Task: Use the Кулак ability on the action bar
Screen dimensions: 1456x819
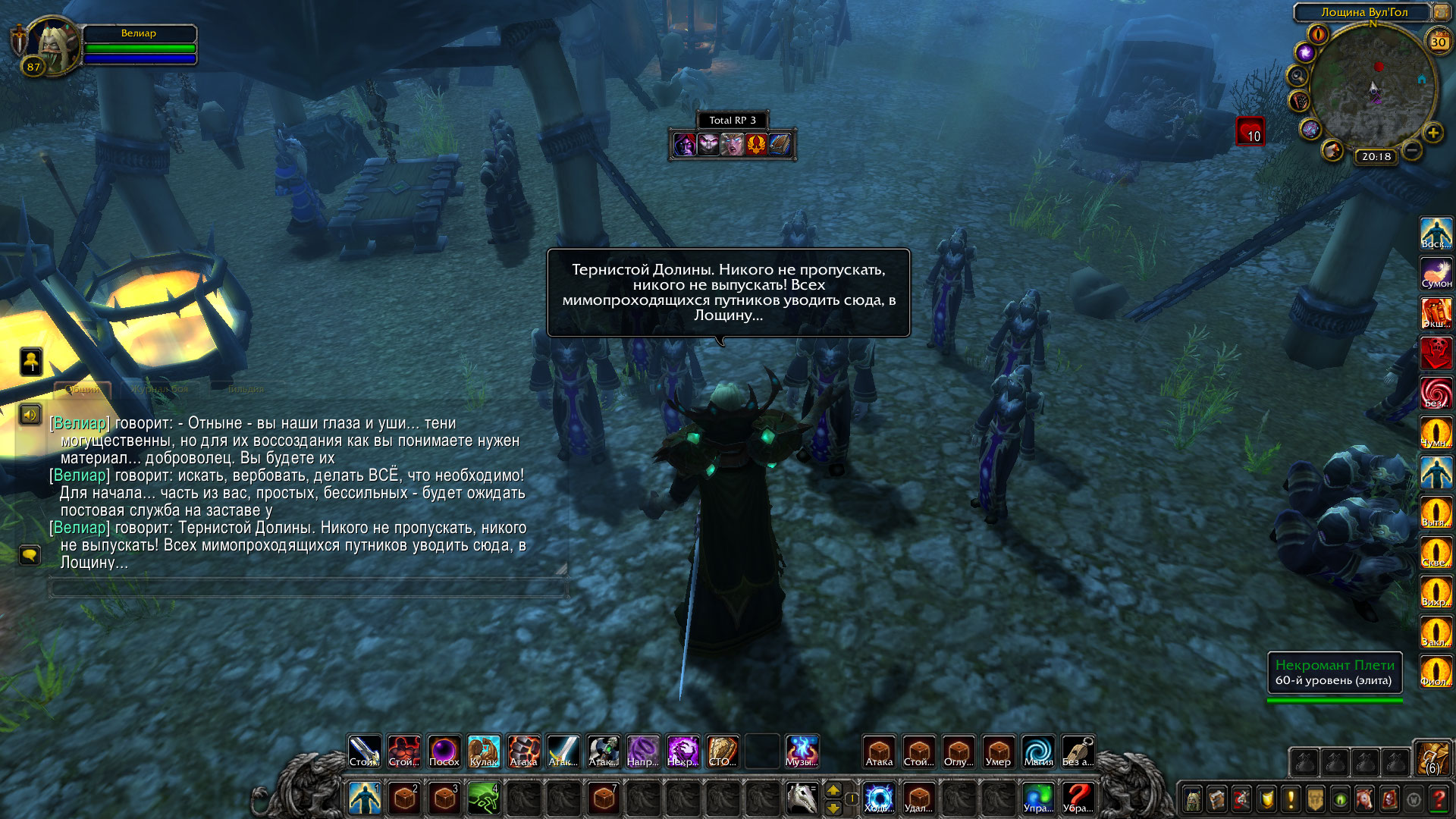Action: coord(484,752)
